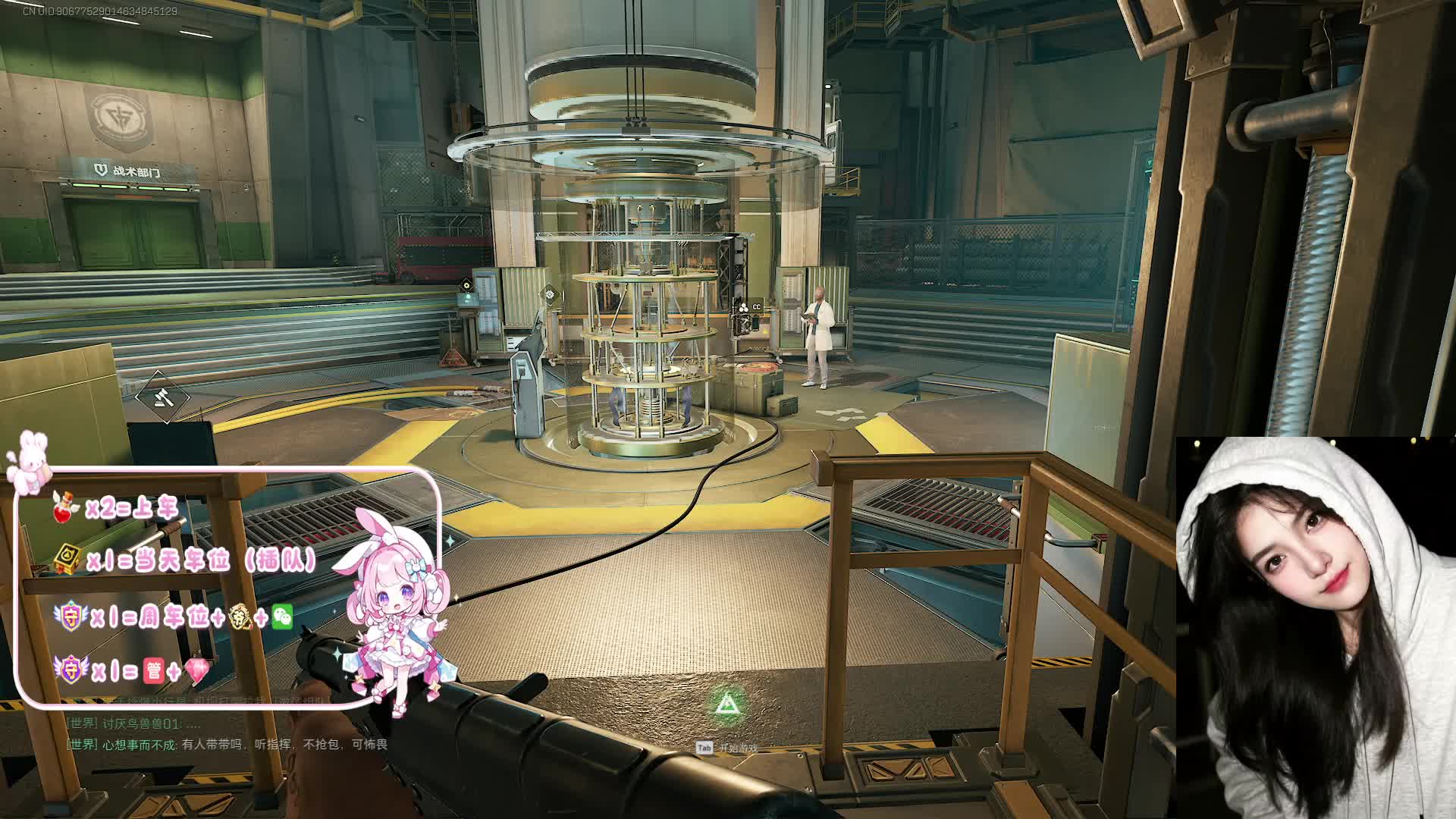Select the auction hammer location marker
This screenshot has height=819, width=1456.
[x=163, y=397]
